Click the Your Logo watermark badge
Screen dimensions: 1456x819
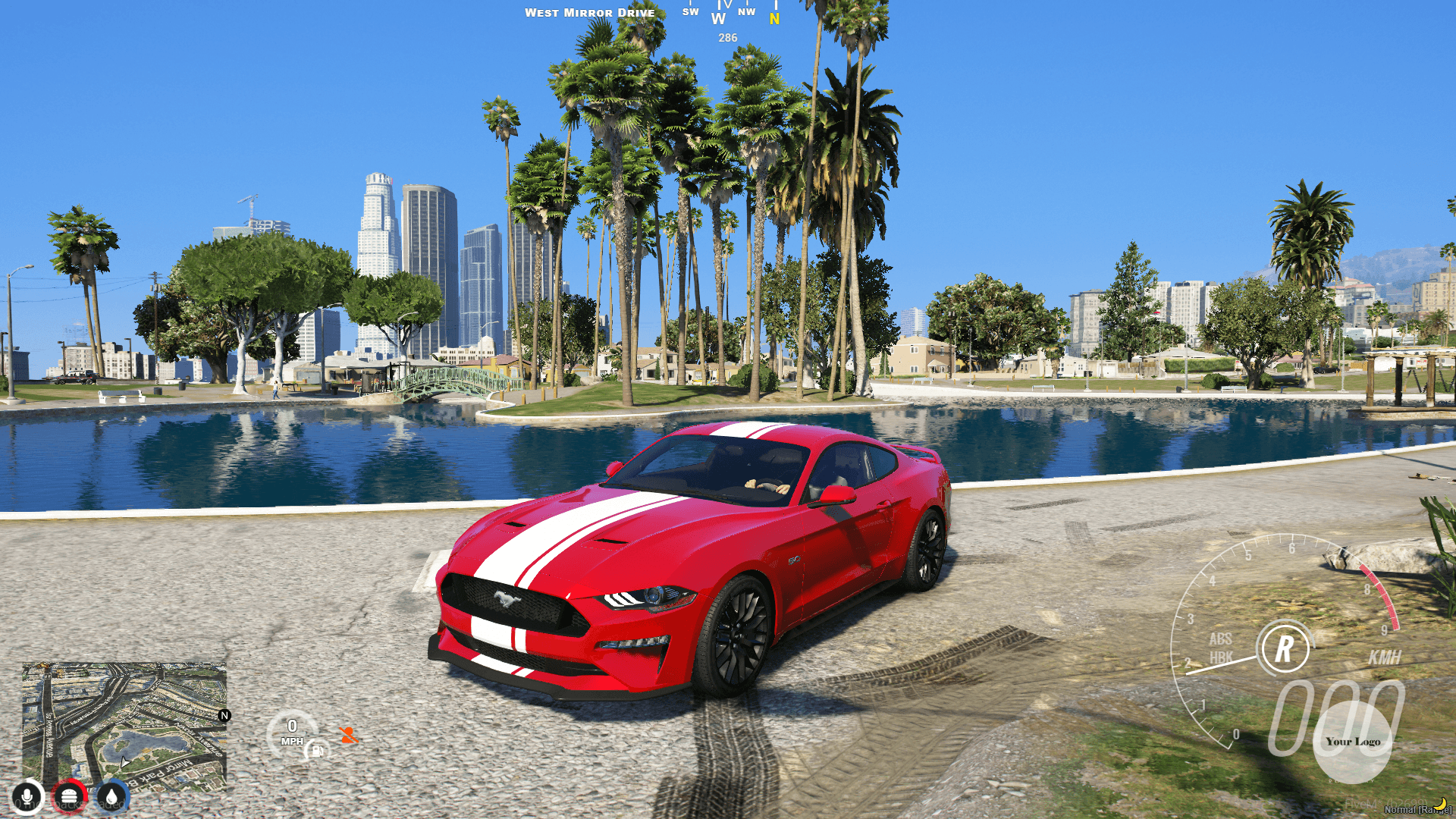tap(1353, 742)
